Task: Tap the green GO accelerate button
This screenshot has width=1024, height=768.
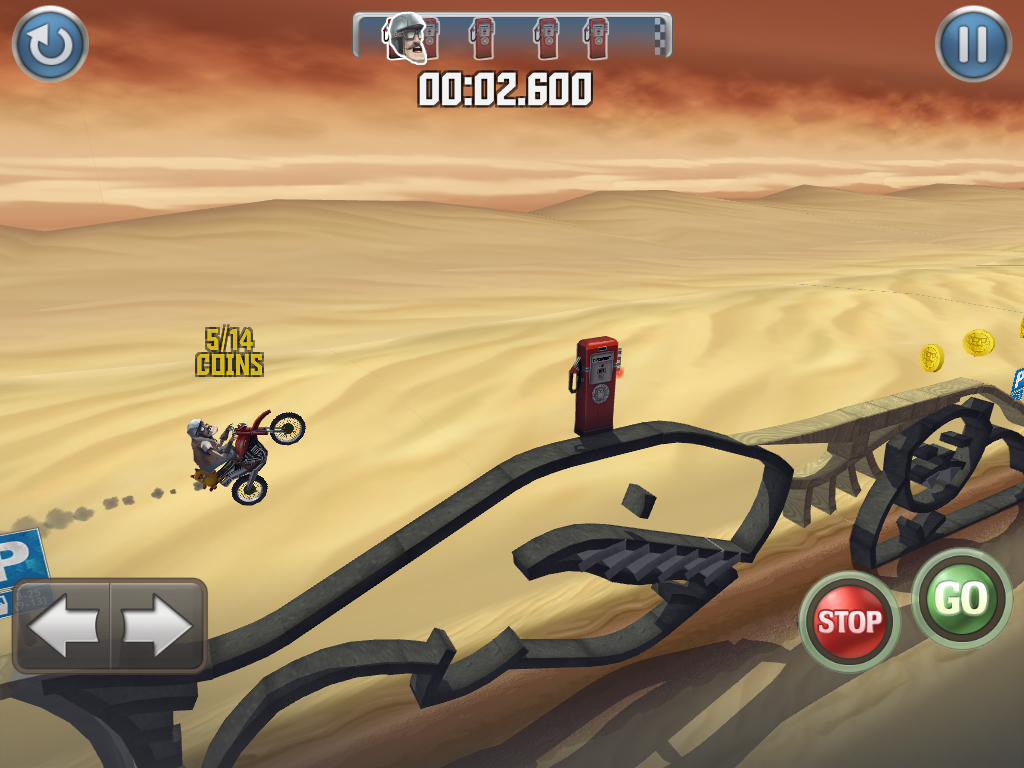Action: [961, 599]
